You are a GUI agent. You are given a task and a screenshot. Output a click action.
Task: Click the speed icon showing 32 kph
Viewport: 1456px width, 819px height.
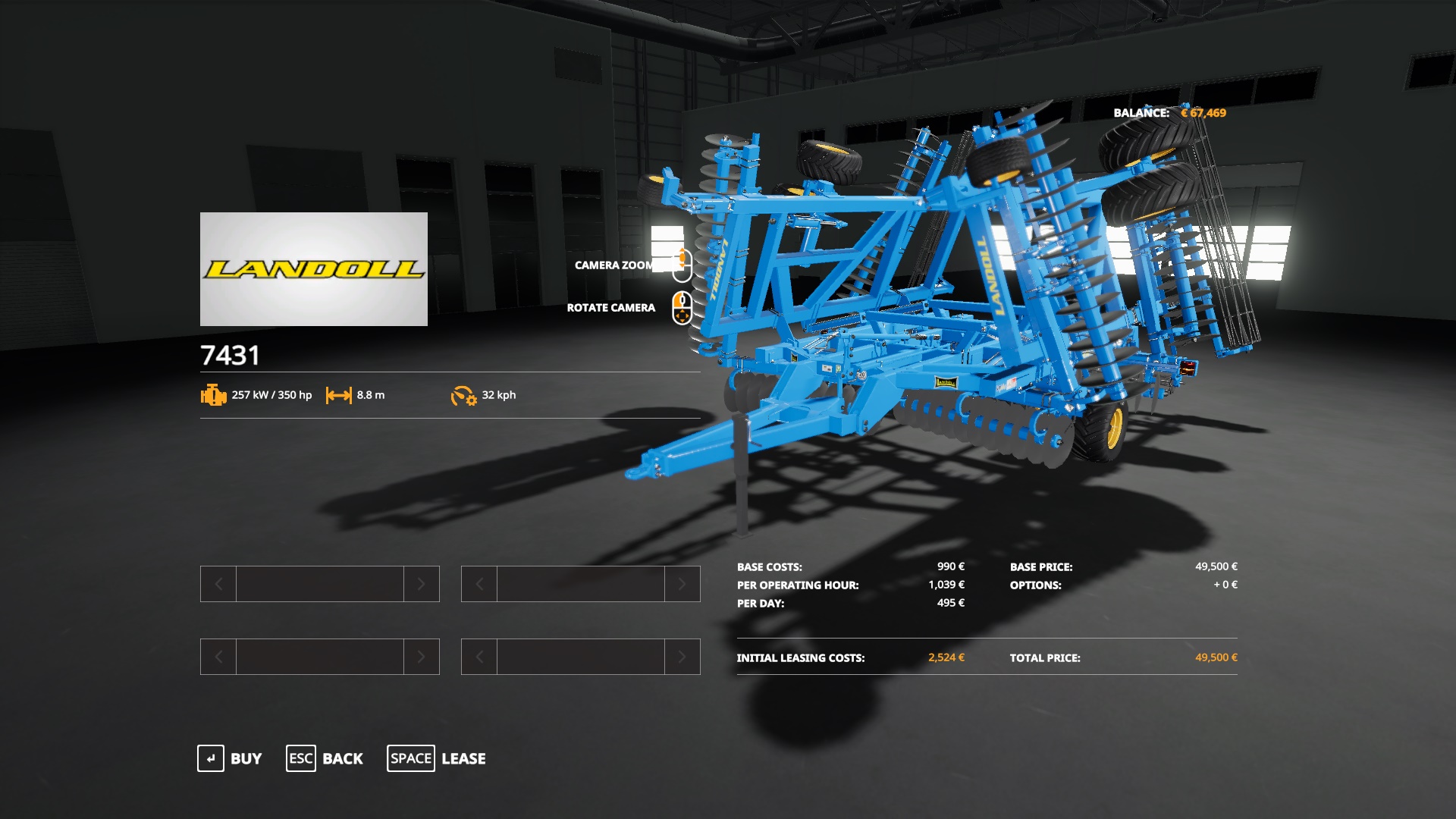tap(464, 395)
